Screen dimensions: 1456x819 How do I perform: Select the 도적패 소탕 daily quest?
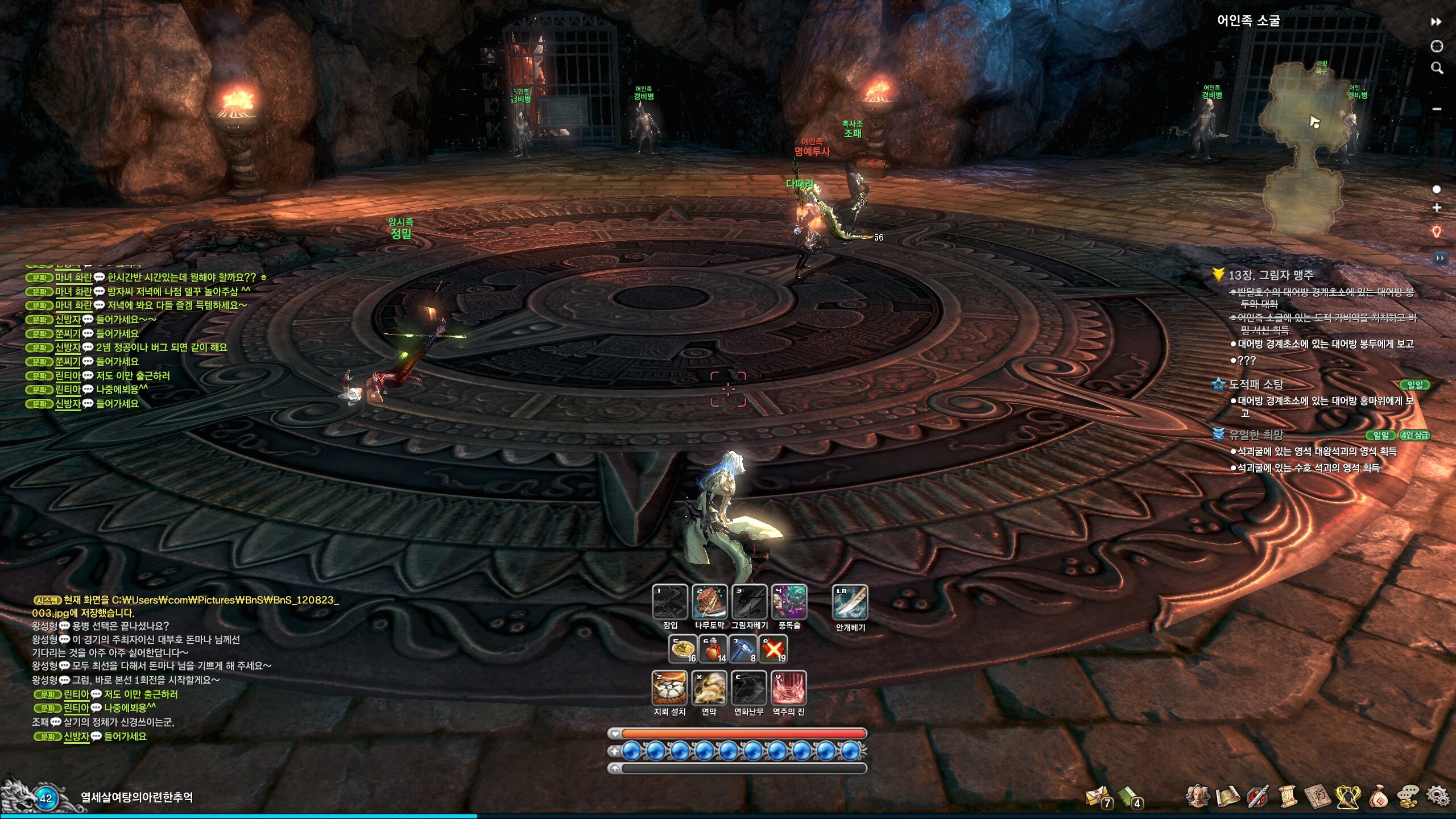[x=1256, y=384]
